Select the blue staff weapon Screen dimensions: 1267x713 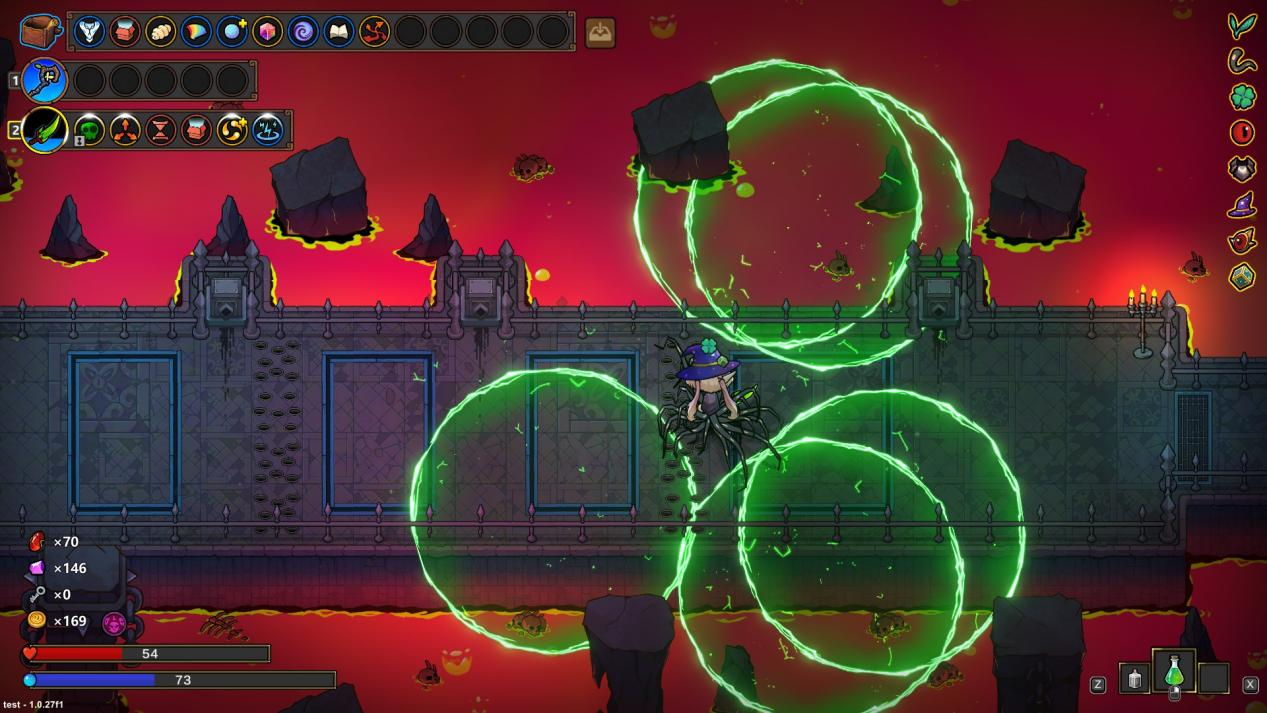[45, 80]
